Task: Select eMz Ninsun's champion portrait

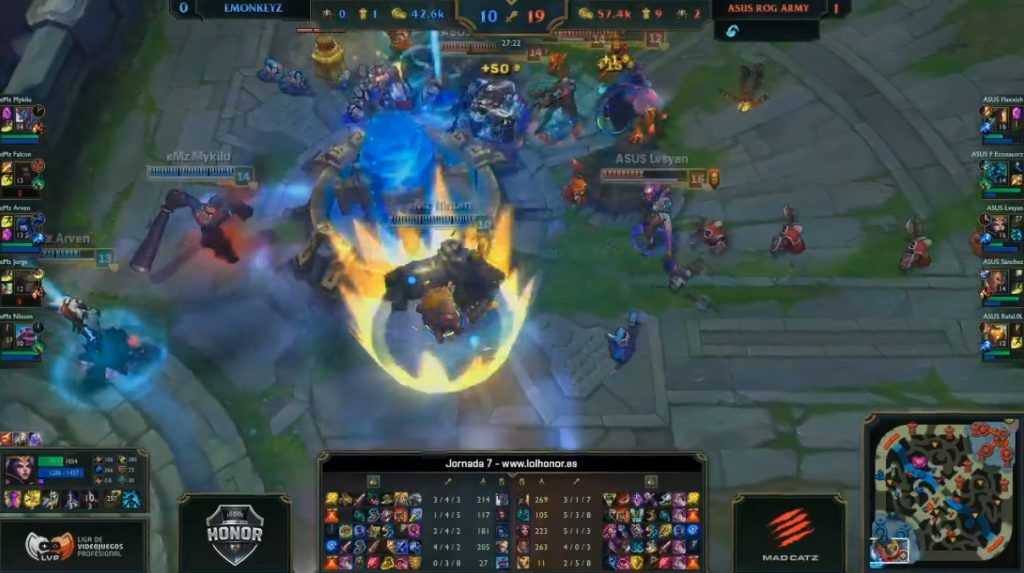Action: coord(22,335)
